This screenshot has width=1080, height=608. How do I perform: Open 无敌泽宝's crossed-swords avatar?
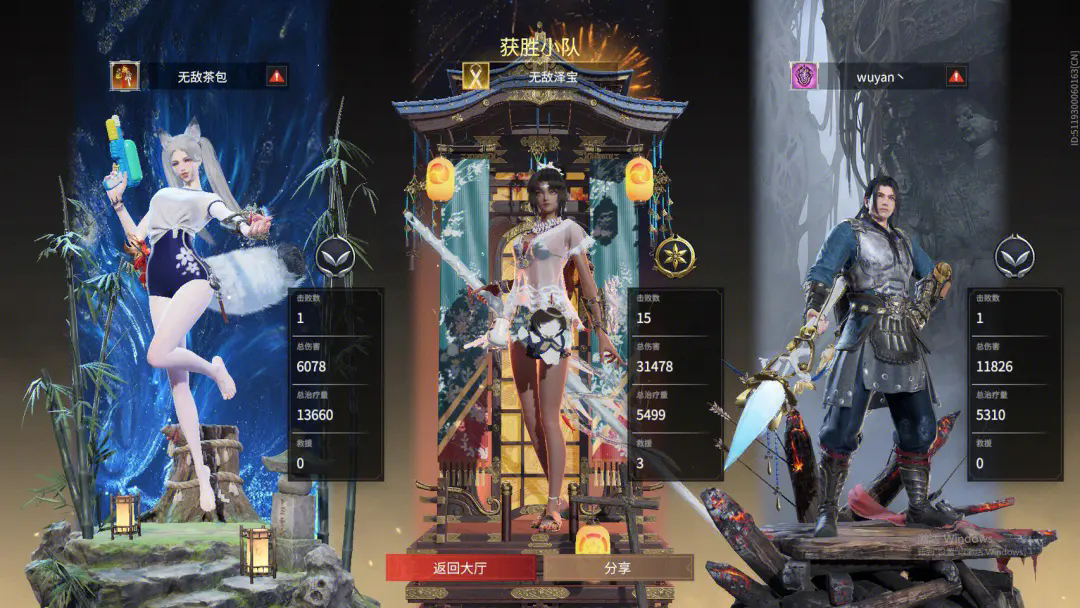(x=474, y=76)
